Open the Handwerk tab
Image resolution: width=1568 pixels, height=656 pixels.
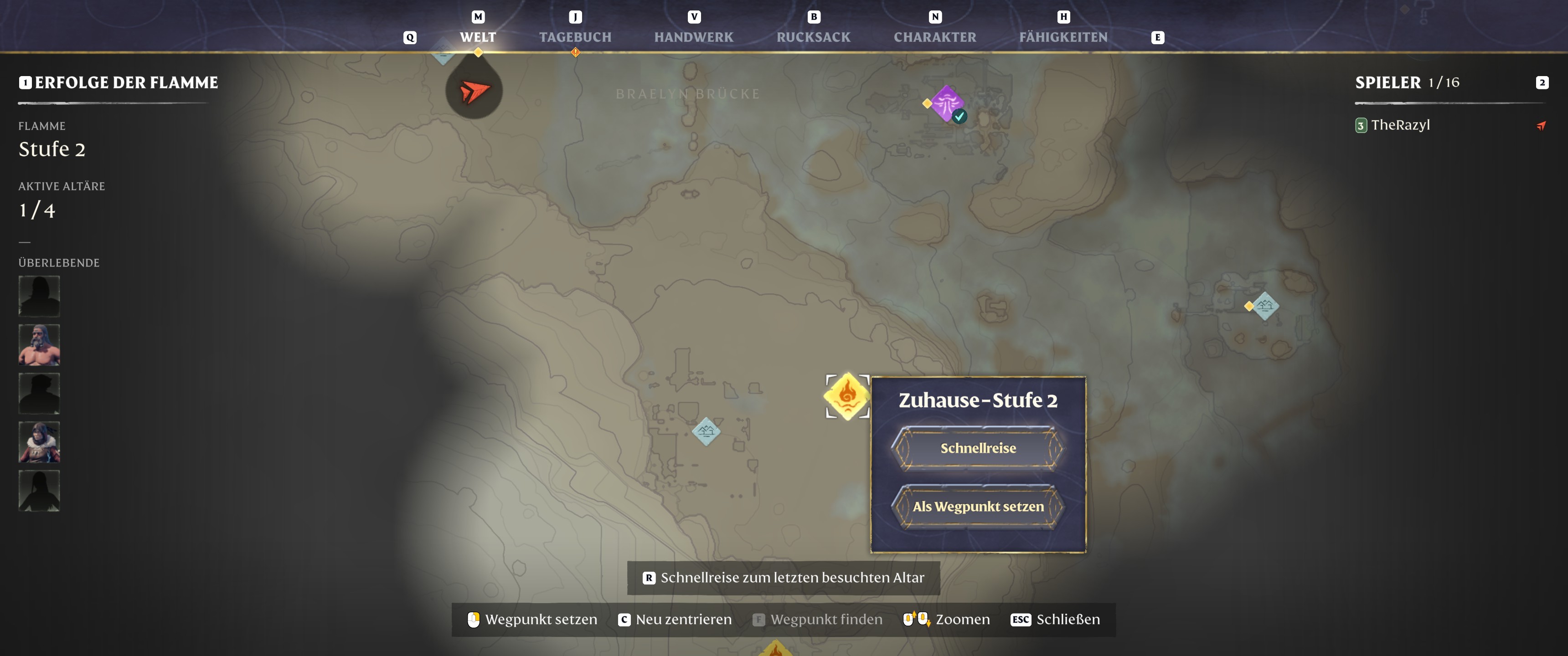pos(693,37)
